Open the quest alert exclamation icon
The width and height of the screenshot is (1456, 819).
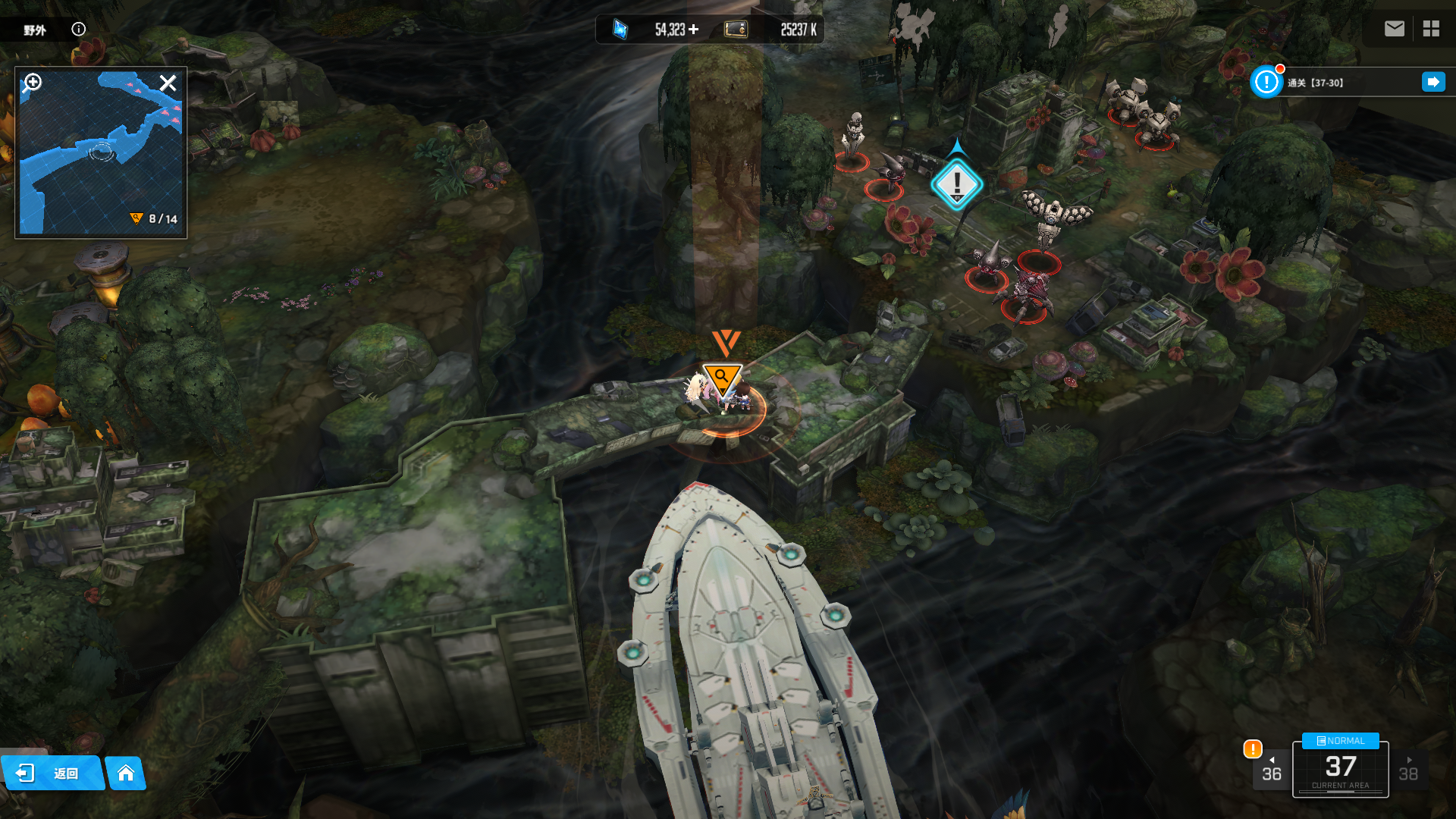[x=1266, y=82]
